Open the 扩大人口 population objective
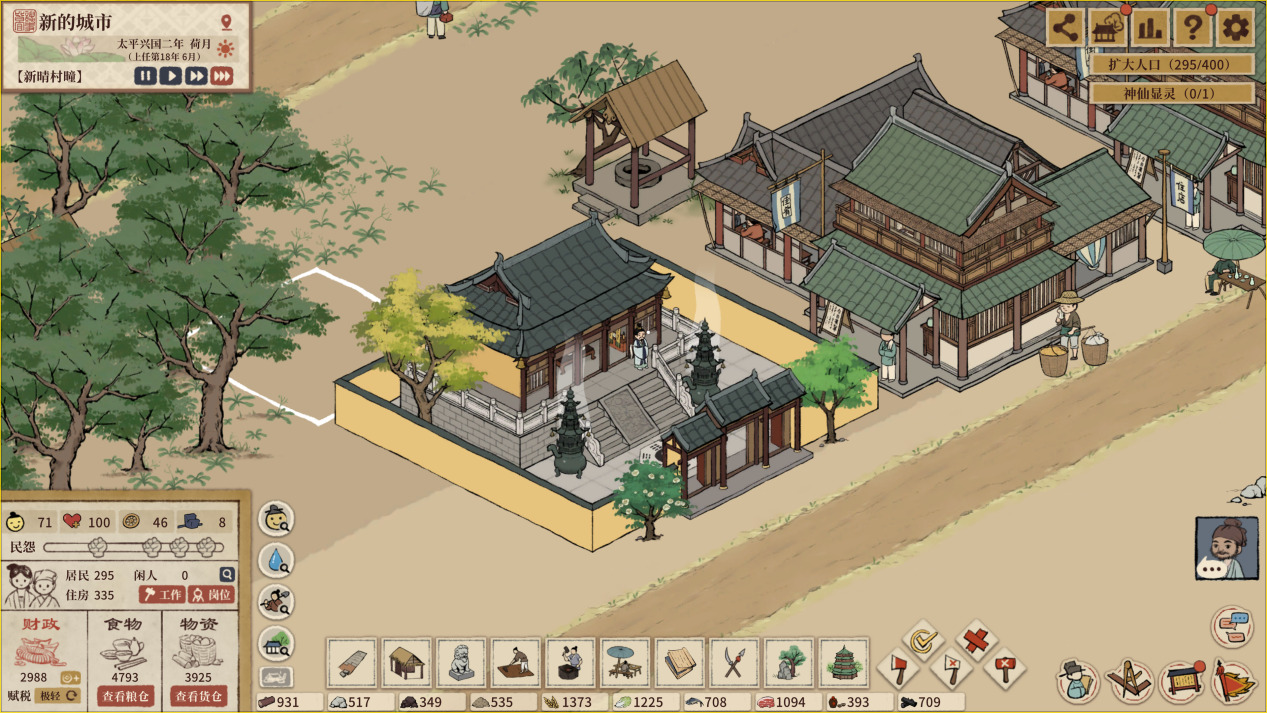The image size is (1267, 713). click(x=1172, y=64)
